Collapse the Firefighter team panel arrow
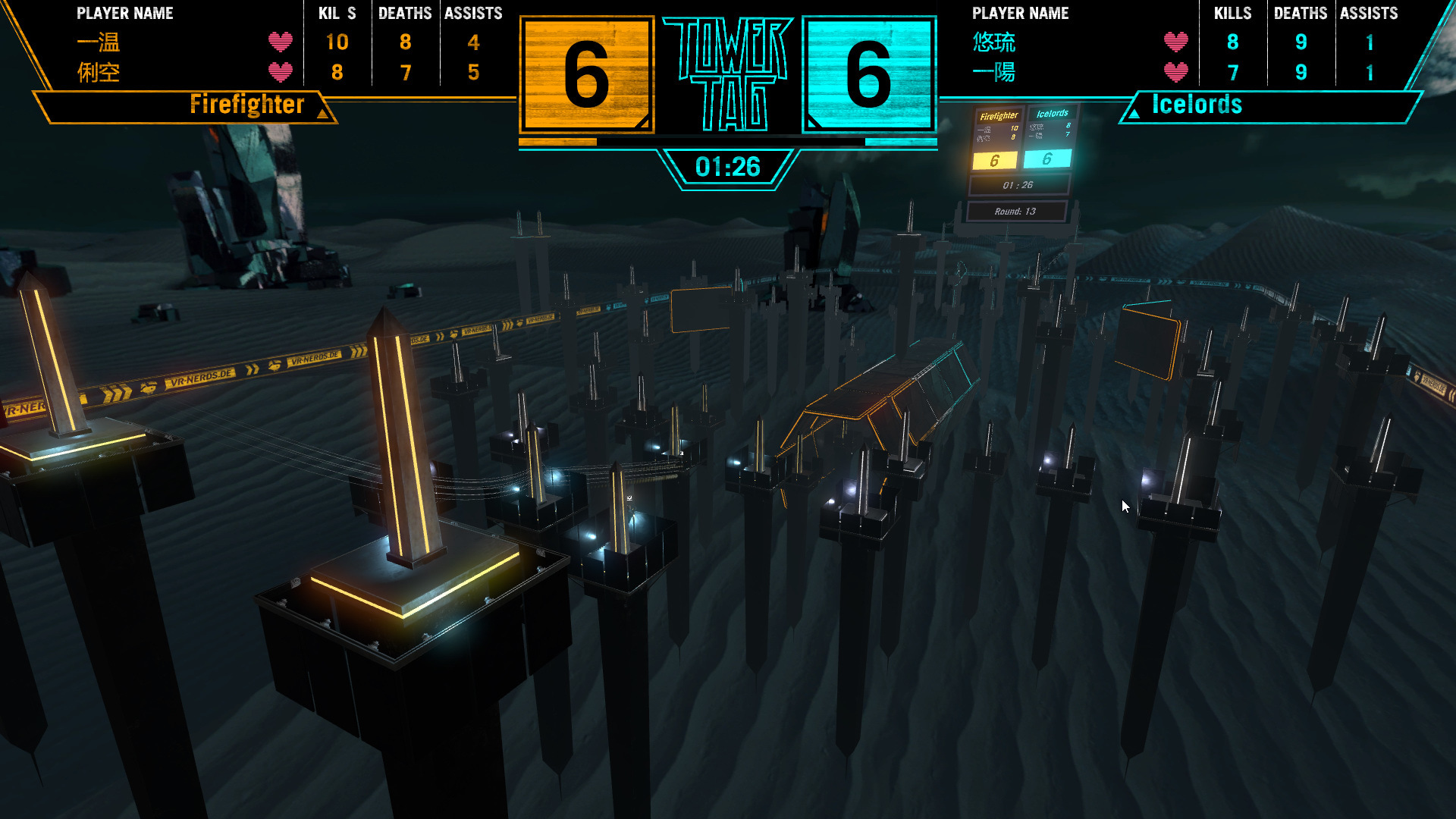1456x819 pixels. tap(323, 114)
